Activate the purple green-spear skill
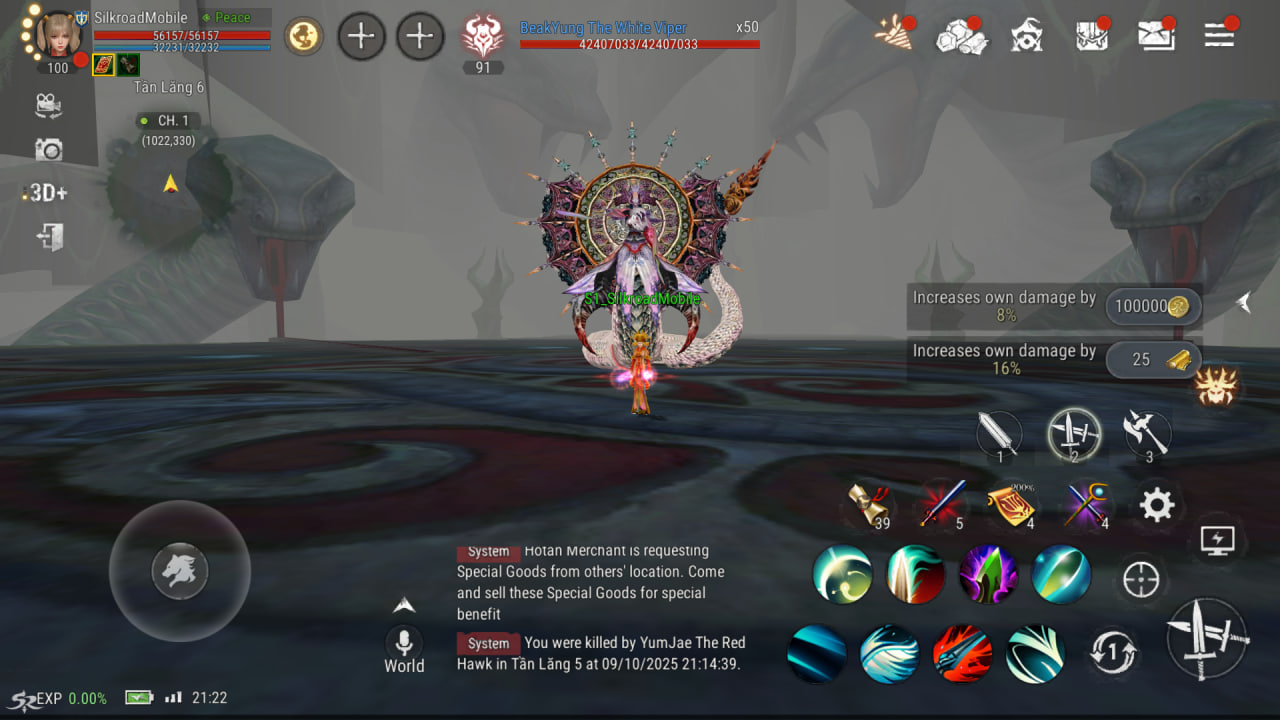The height and width of the screenshot is (720, 1280). pos(988,574)
